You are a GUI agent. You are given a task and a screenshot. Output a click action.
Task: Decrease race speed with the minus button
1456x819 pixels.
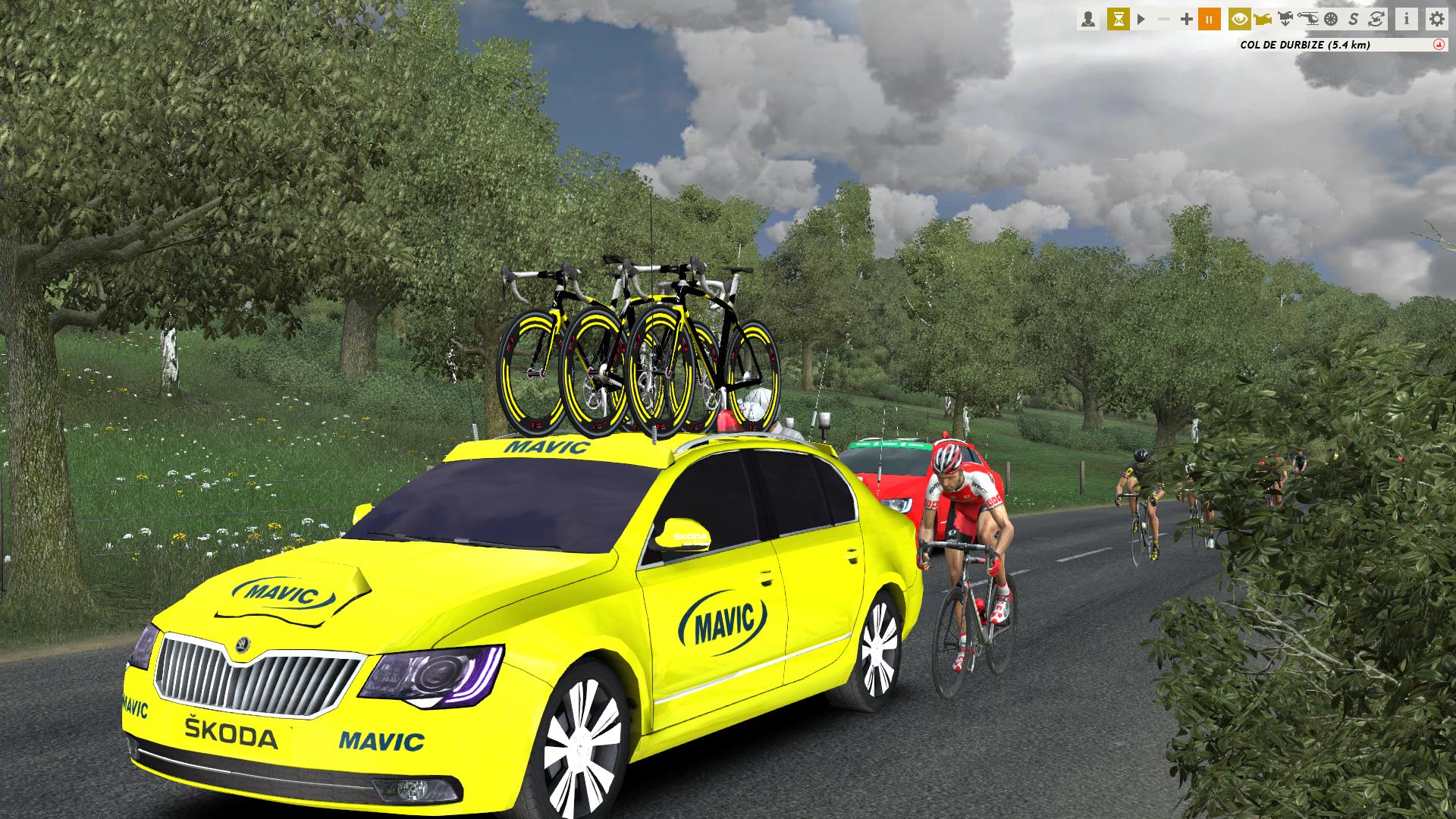(1164, 19)
